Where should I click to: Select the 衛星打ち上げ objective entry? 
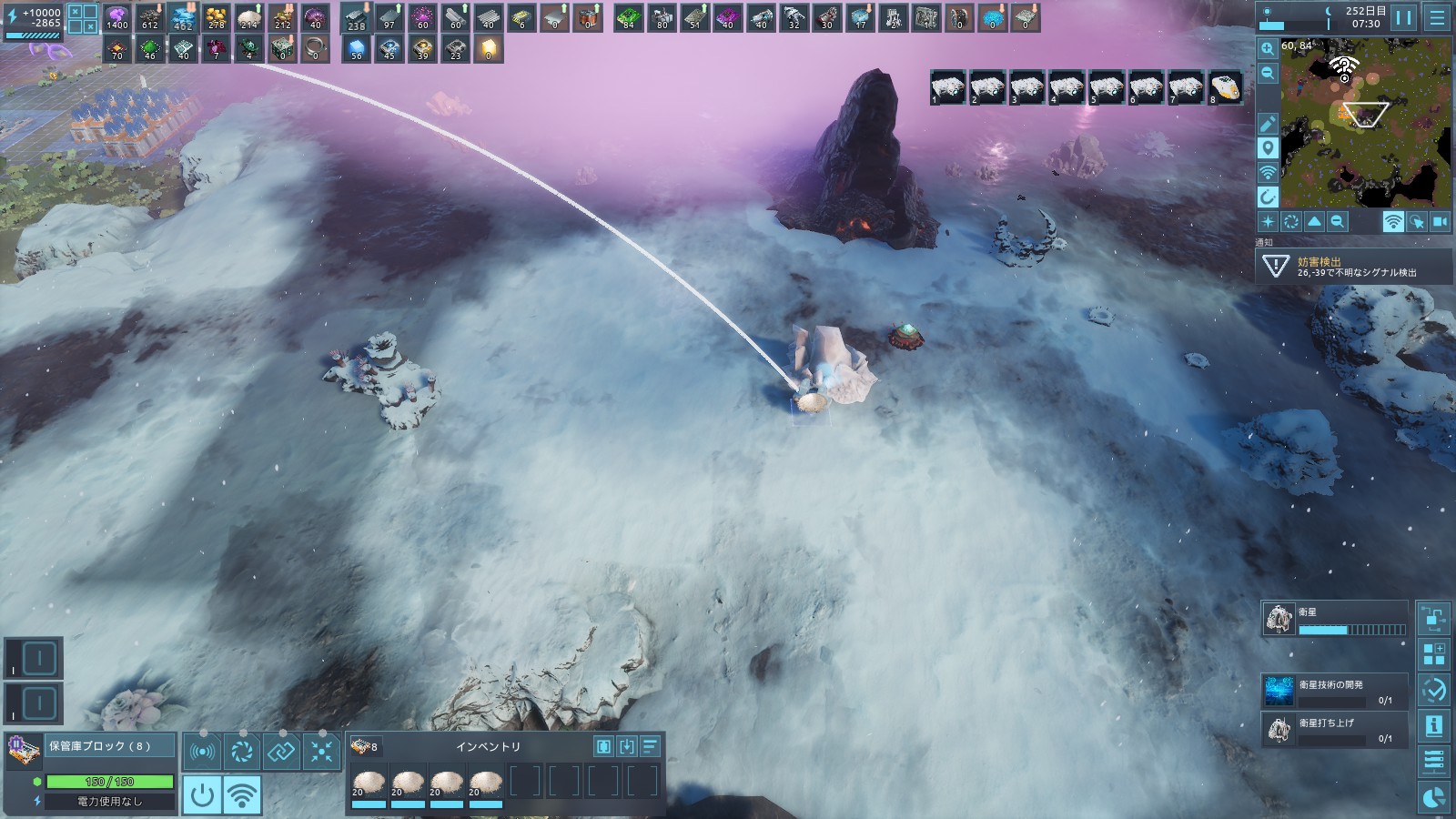1335,729
